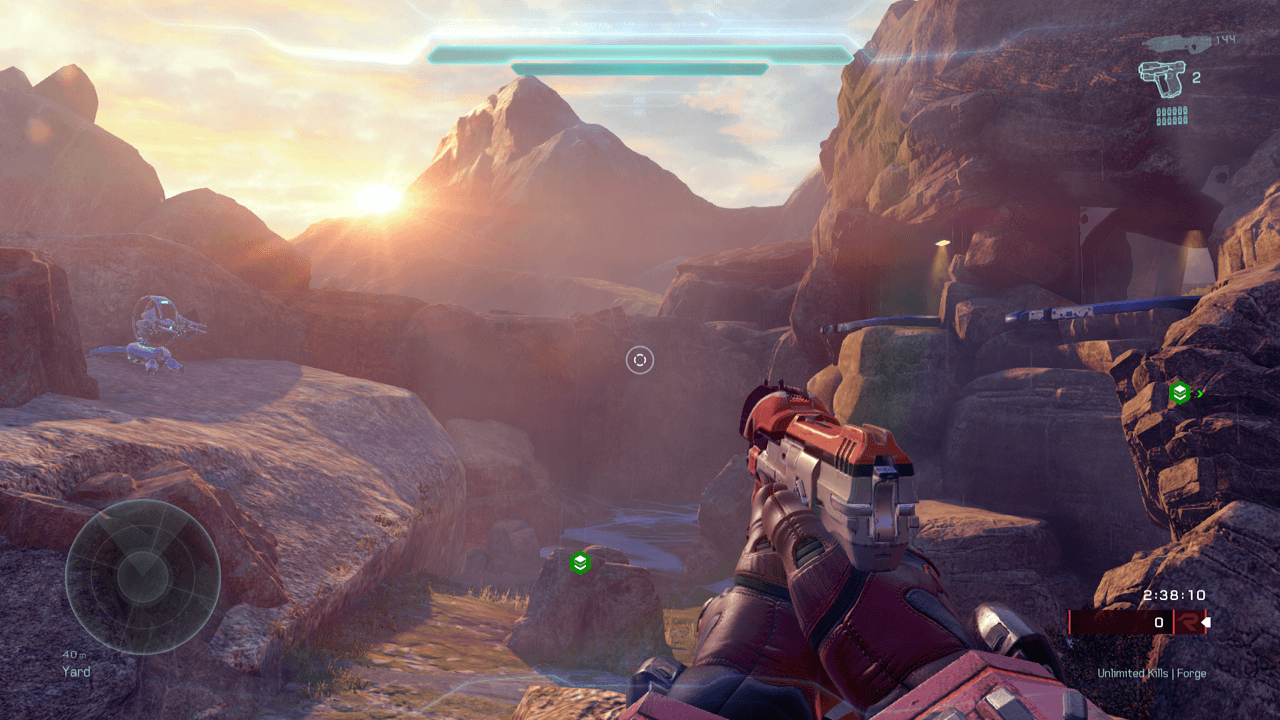This screenshot has width=1280, height=720.
Task: Click the match timer showing 2:38:10
Action: pos(1173,595)
